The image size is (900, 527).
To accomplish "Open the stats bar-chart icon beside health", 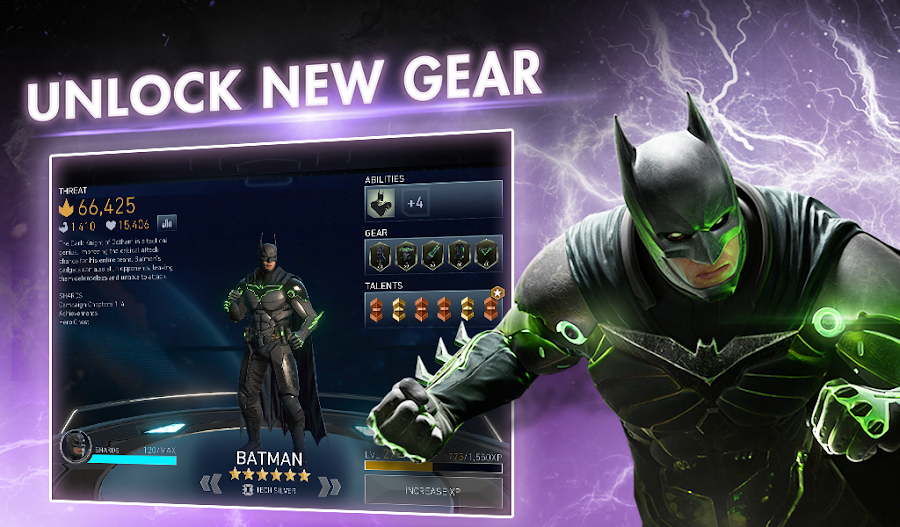I will pos(167,224).
